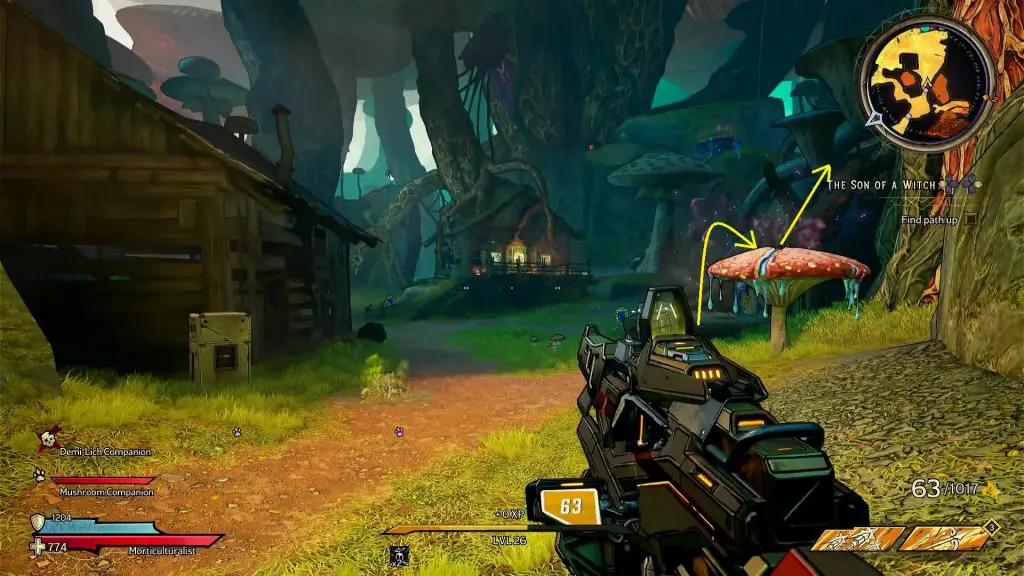Screen dimensions: 1024x576
Task: Open the circular minimap
Action: 926,83
